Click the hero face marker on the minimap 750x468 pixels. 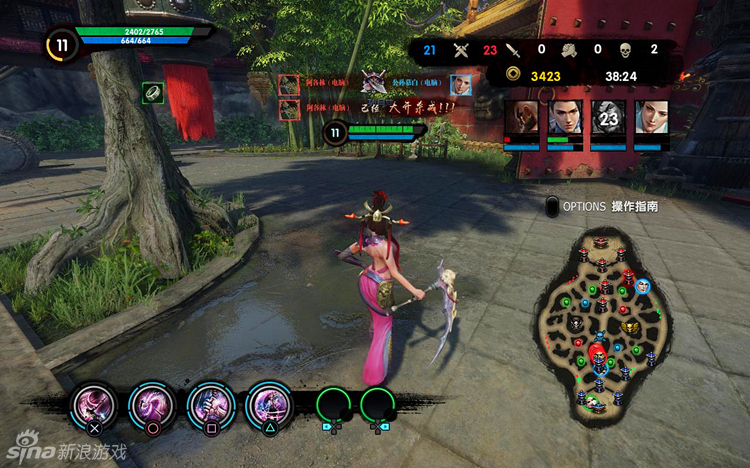click(x=643, y=286)
